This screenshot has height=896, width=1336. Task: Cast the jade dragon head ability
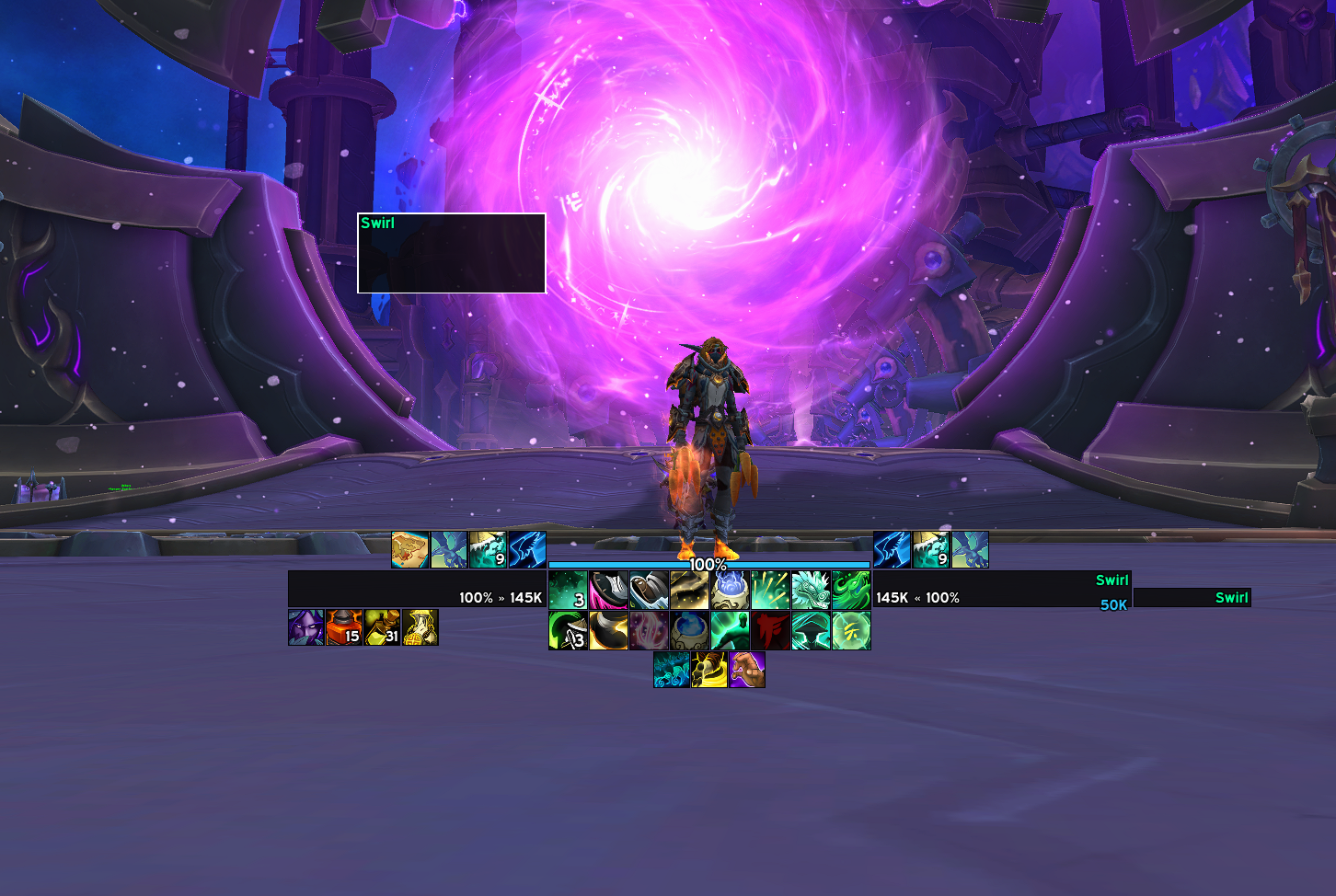pyautogui.click(x=811, y=591)
